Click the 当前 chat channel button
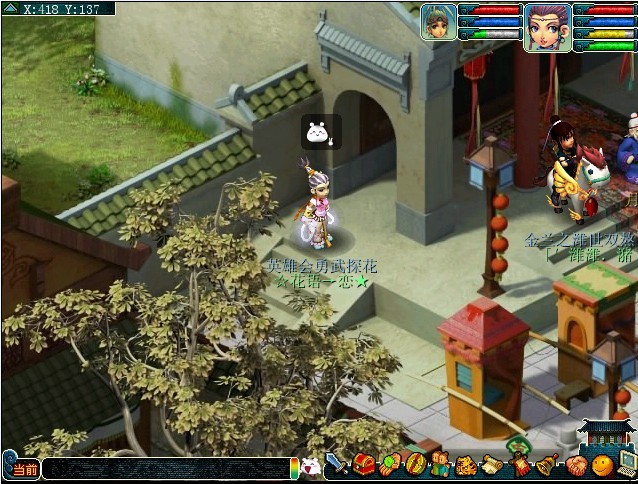Image resolution: width=638 pixels, height=484 pixels. pos(23,469)
